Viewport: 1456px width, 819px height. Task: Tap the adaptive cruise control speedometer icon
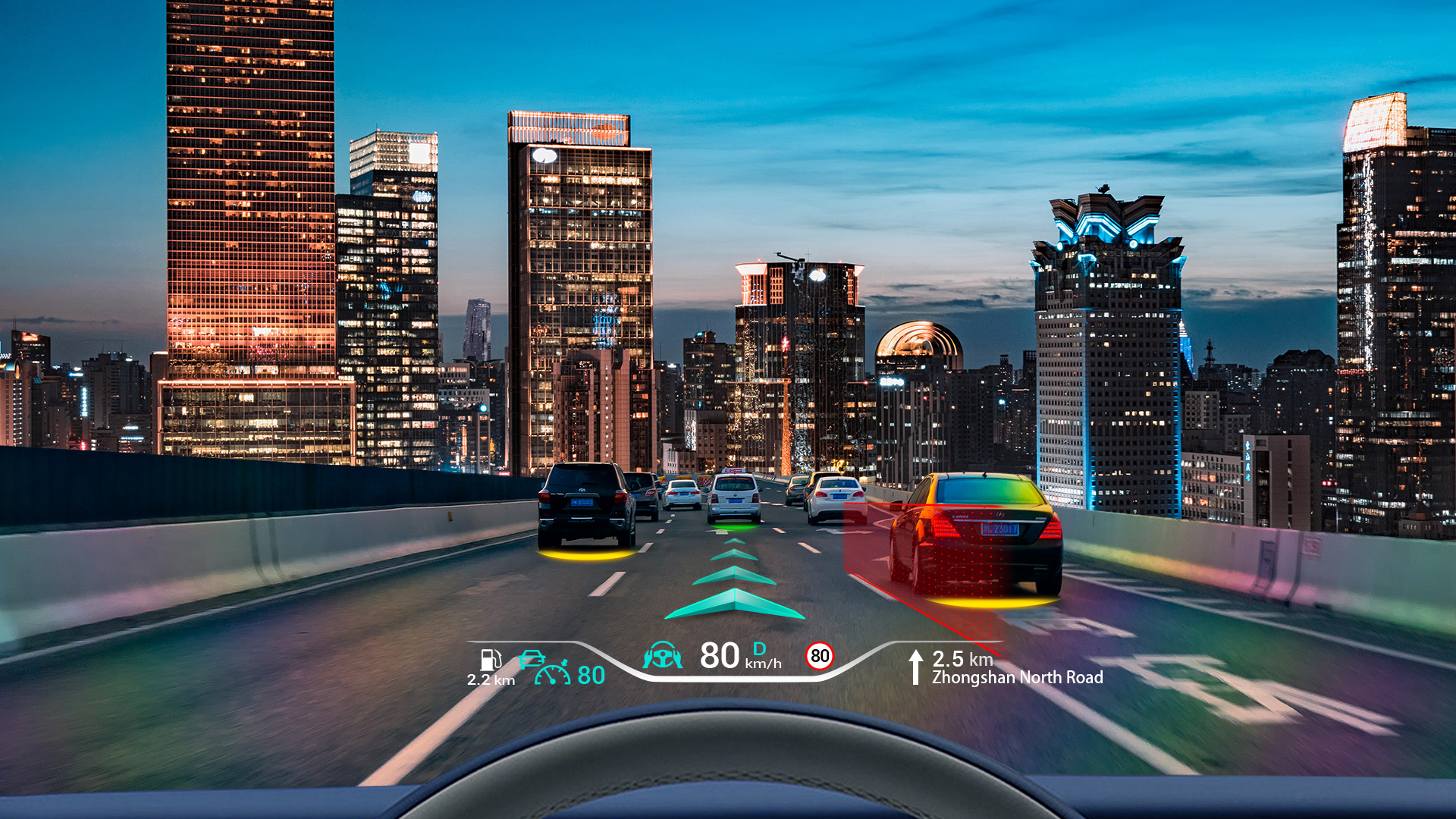552,673
